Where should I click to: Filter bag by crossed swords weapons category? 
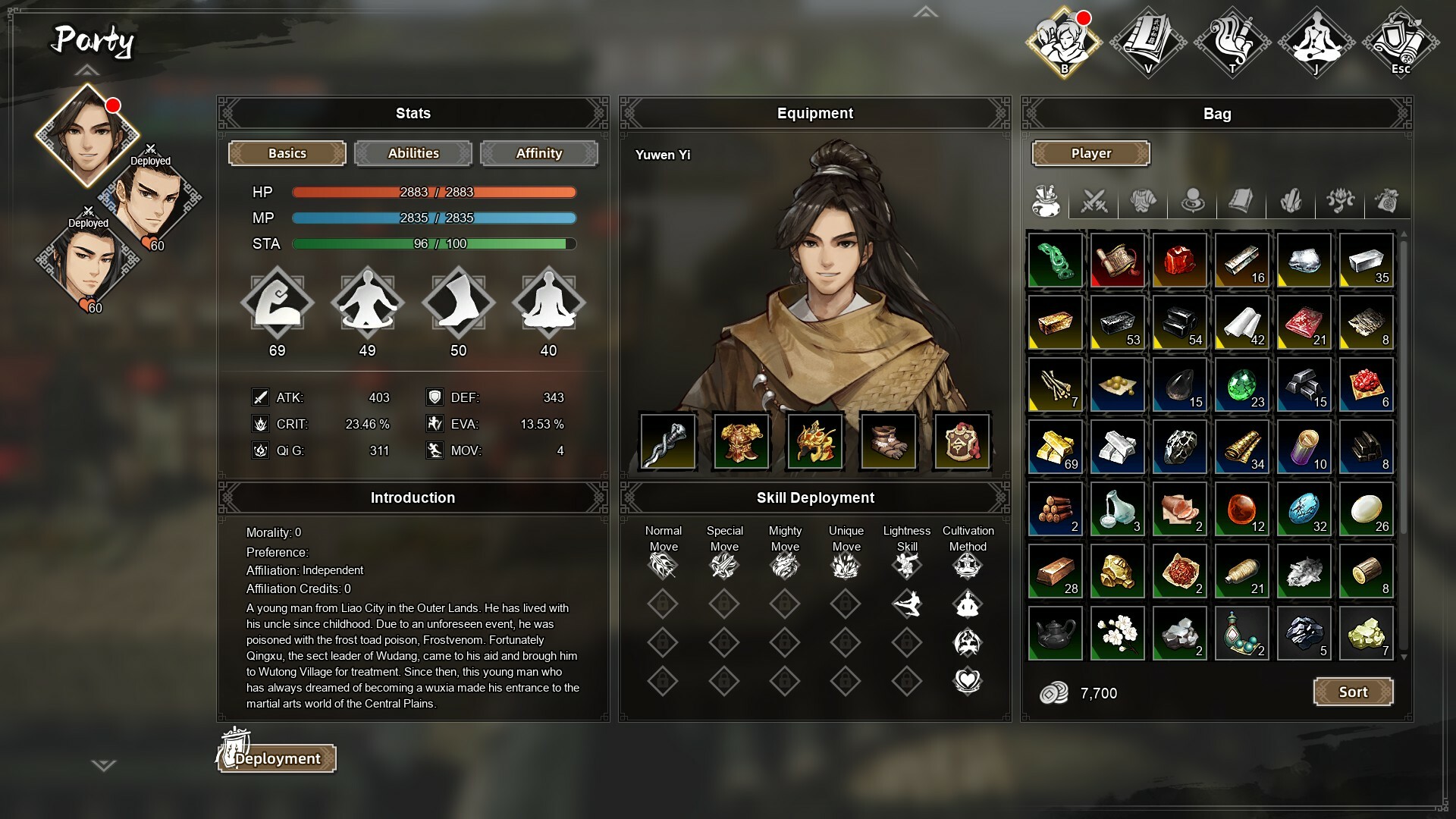[x=1094, y=201]
